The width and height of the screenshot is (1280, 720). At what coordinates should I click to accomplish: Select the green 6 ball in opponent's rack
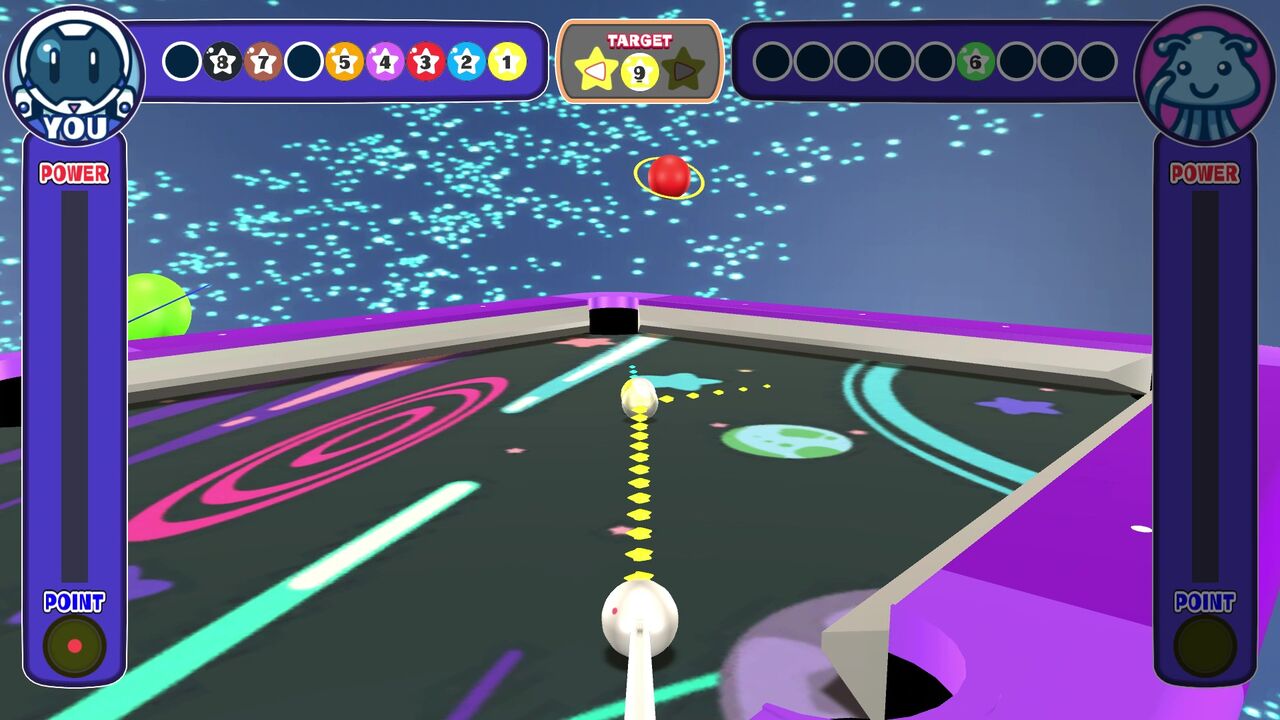coord(974,62)
